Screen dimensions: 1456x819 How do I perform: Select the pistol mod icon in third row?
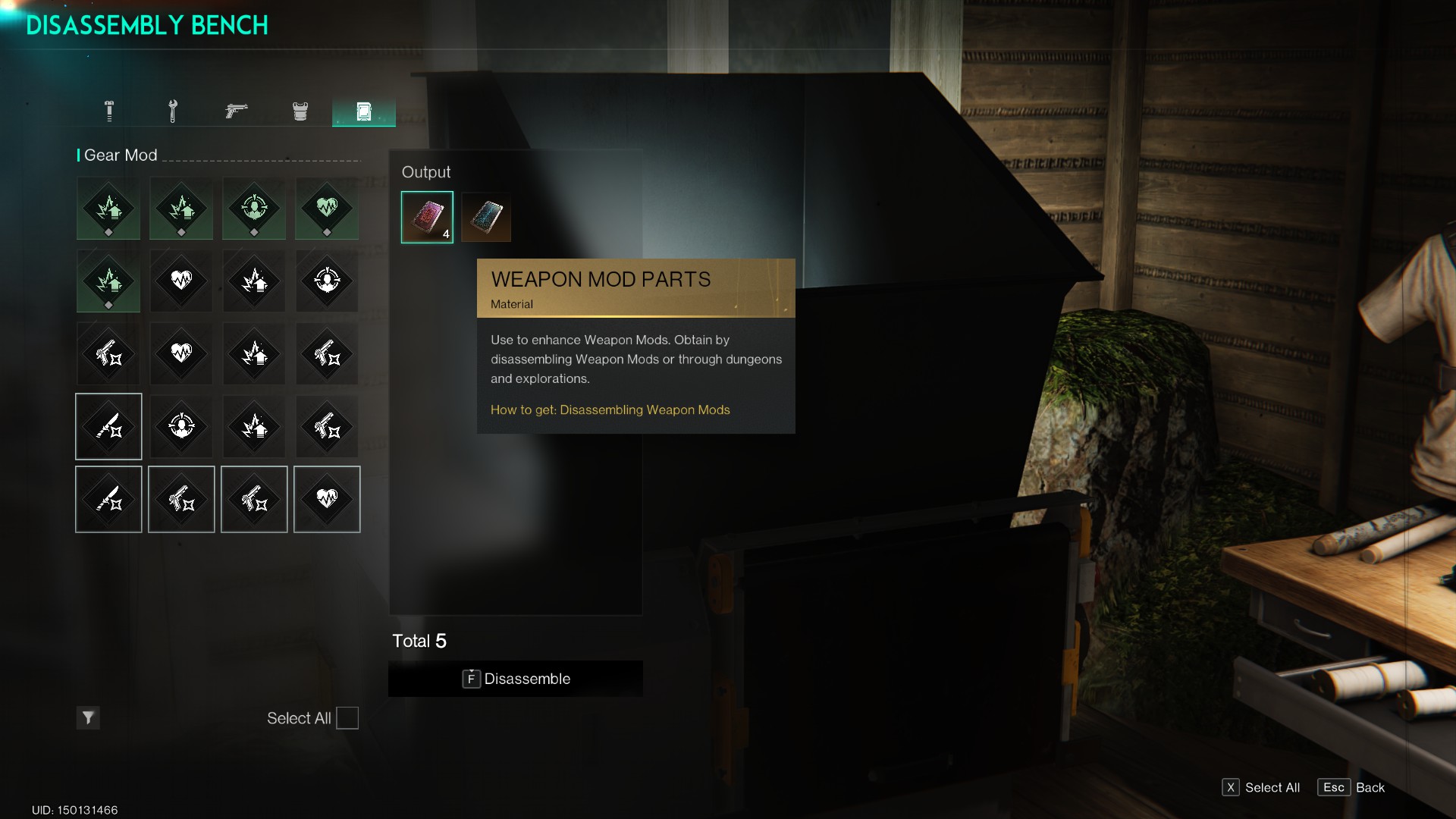click(108, 353)
